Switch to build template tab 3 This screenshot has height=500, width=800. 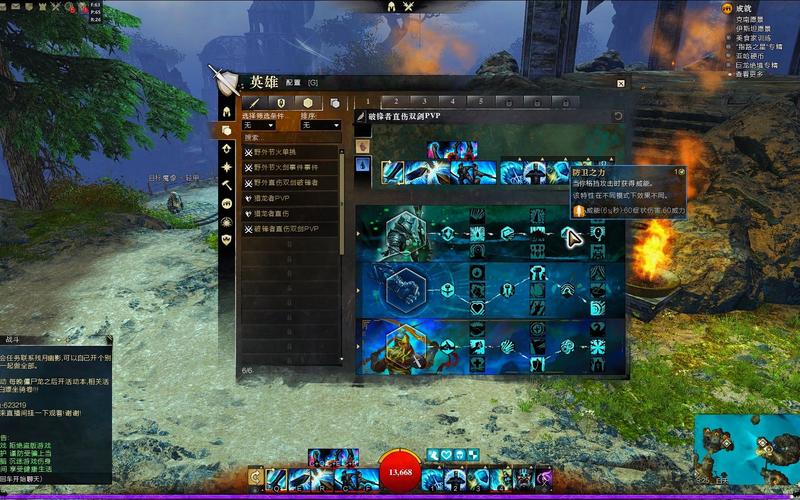424,101
